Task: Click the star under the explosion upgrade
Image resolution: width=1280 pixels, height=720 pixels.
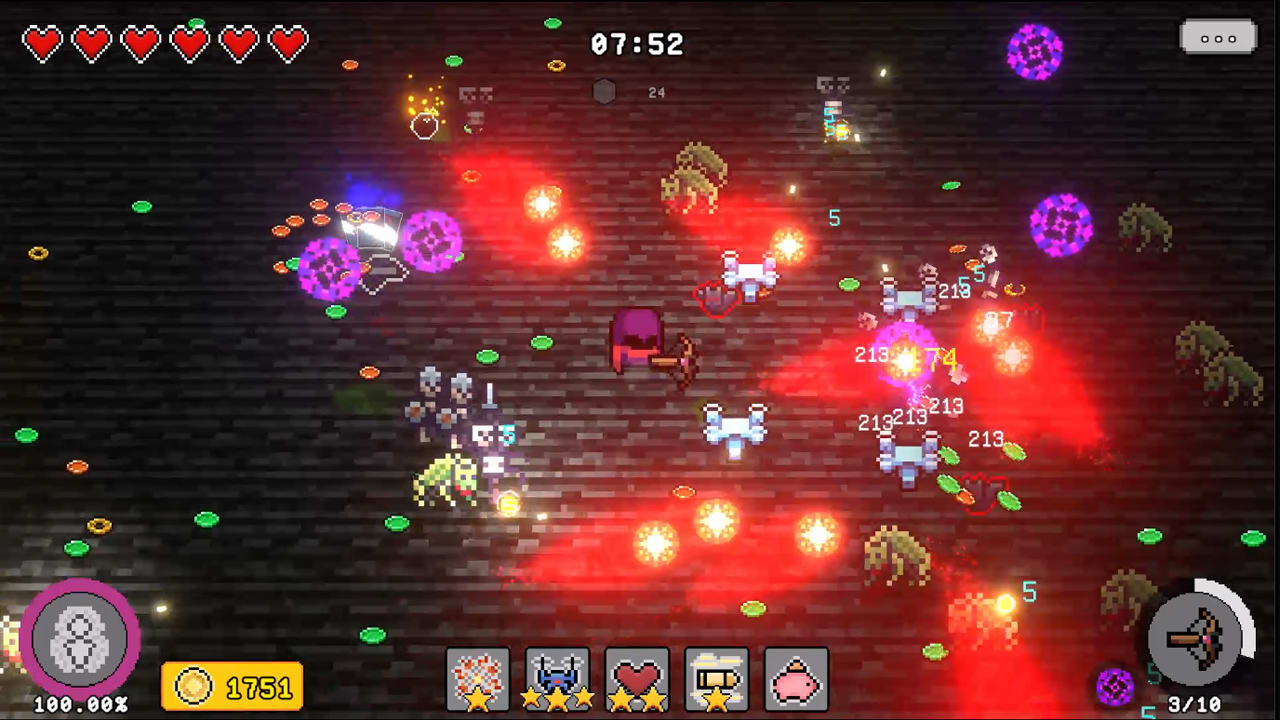Action: 478,700
